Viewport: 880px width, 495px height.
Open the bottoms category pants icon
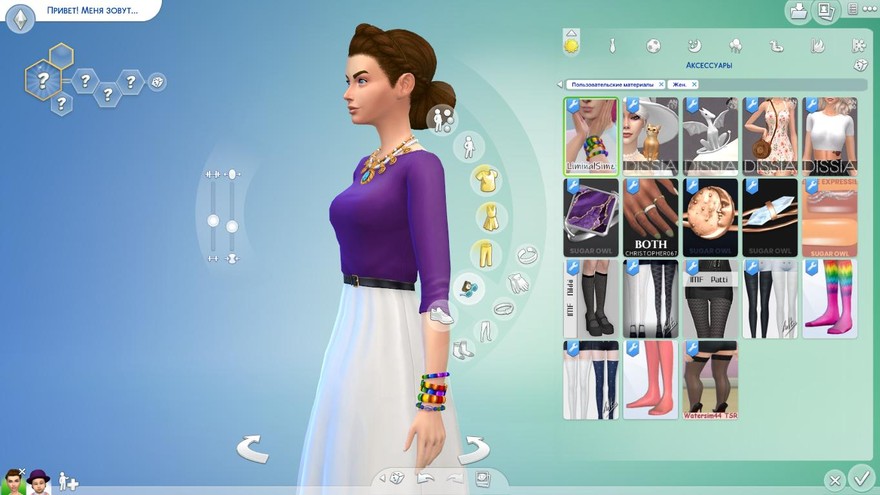487,252
